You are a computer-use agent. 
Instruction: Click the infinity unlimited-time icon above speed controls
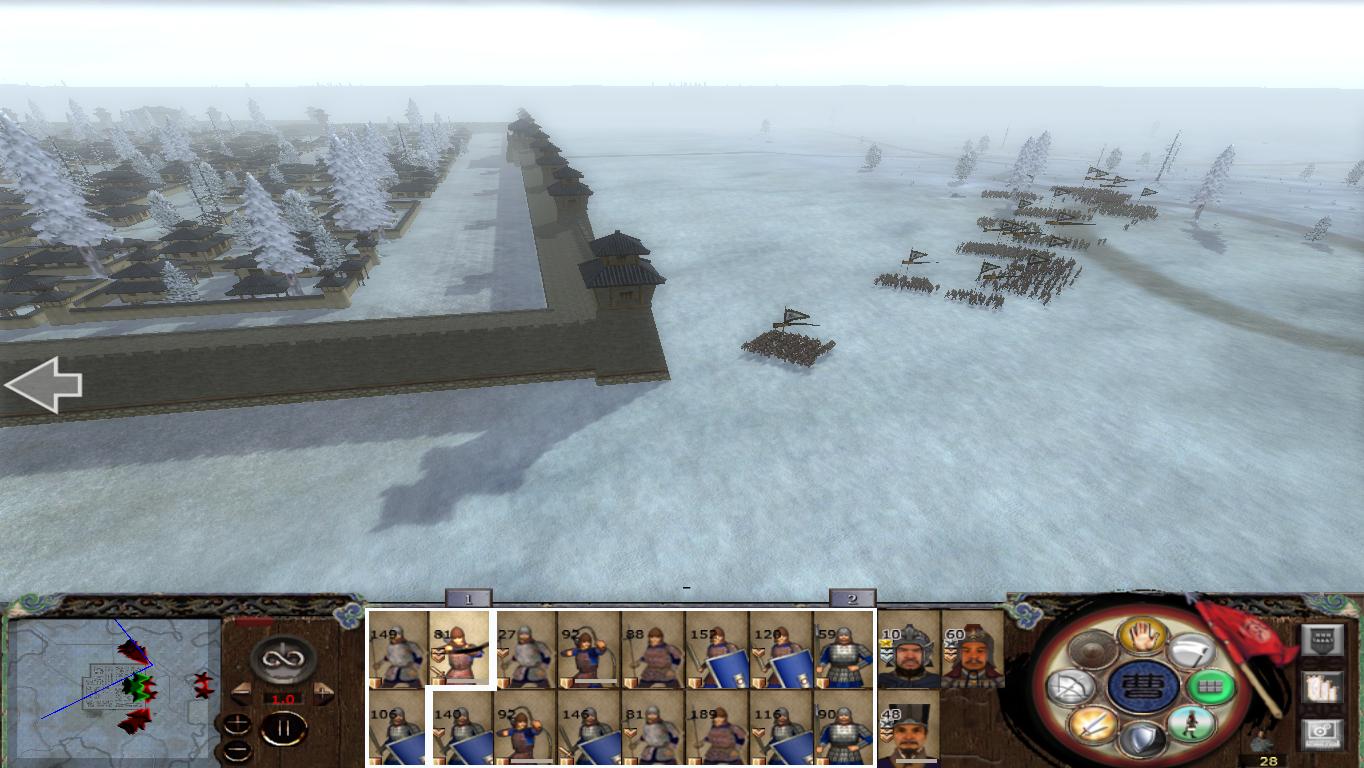(283, 658)
